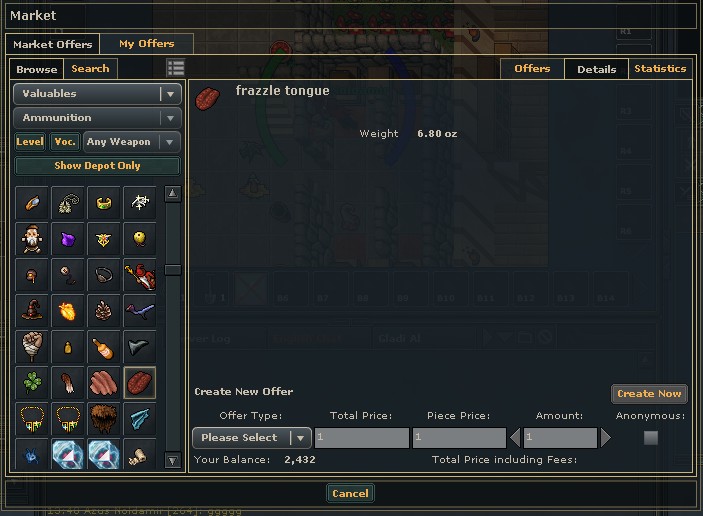
Task: Increase the amount with the right arrow
Action: point(605,438)
